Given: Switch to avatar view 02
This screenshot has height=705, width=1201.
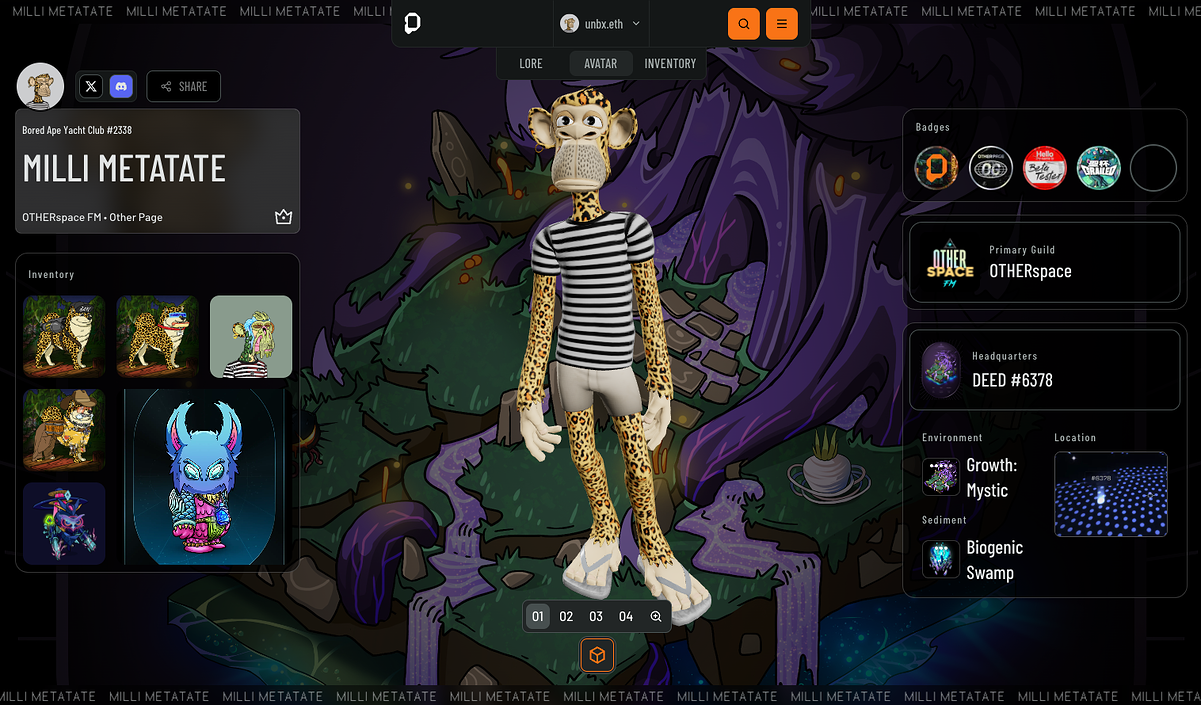Looking at the screenshot, I should point(567,617).
